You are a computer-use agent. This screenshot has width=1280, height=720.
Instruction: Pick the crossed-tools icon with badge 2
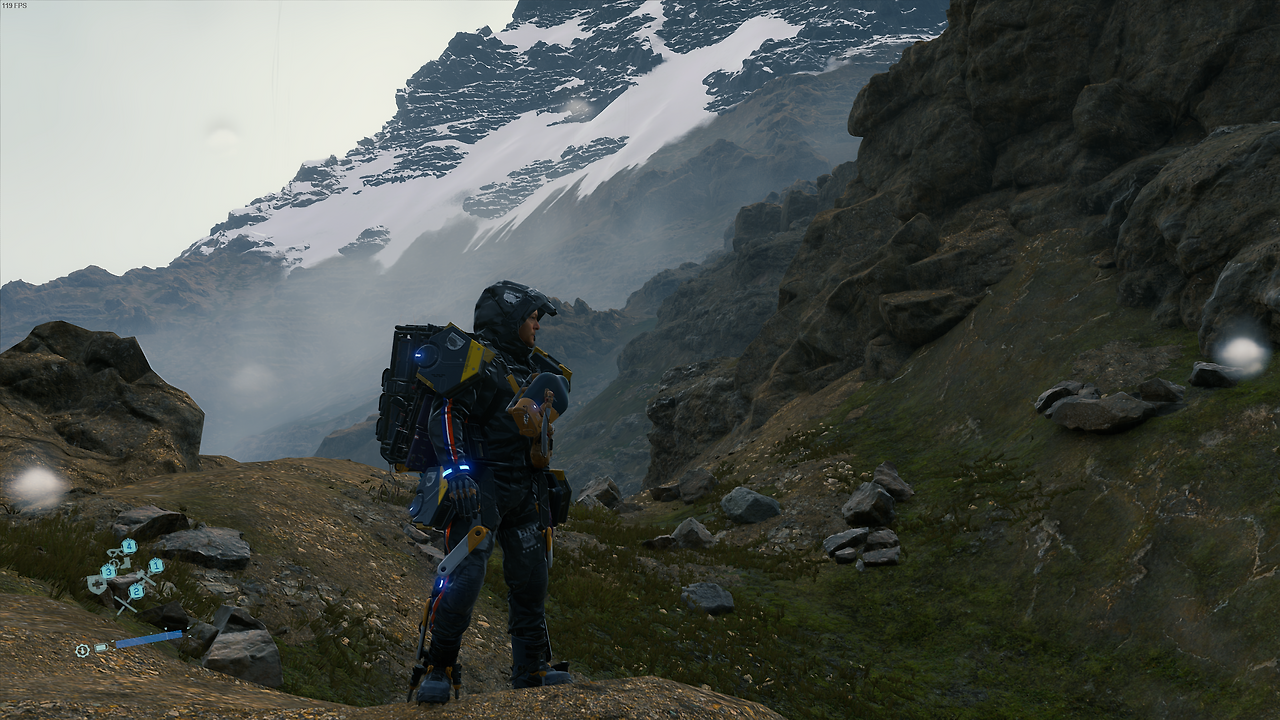[125, 602]
